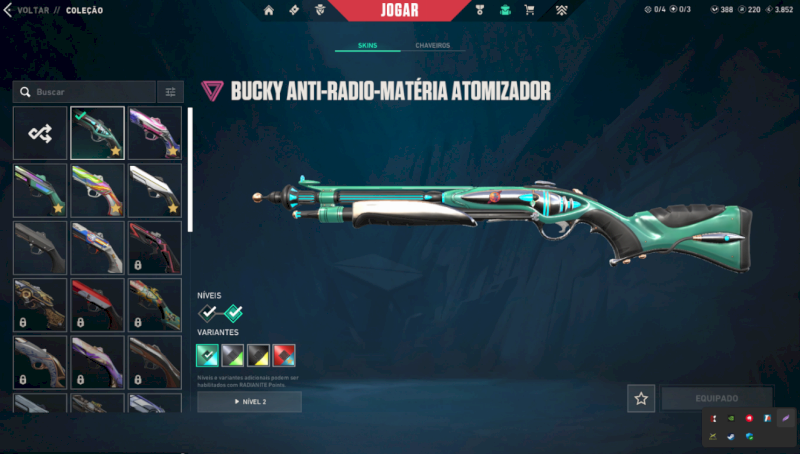Click the JOGAR play button
The height and width of the screenshot is (454, 800).
[399, 10]
